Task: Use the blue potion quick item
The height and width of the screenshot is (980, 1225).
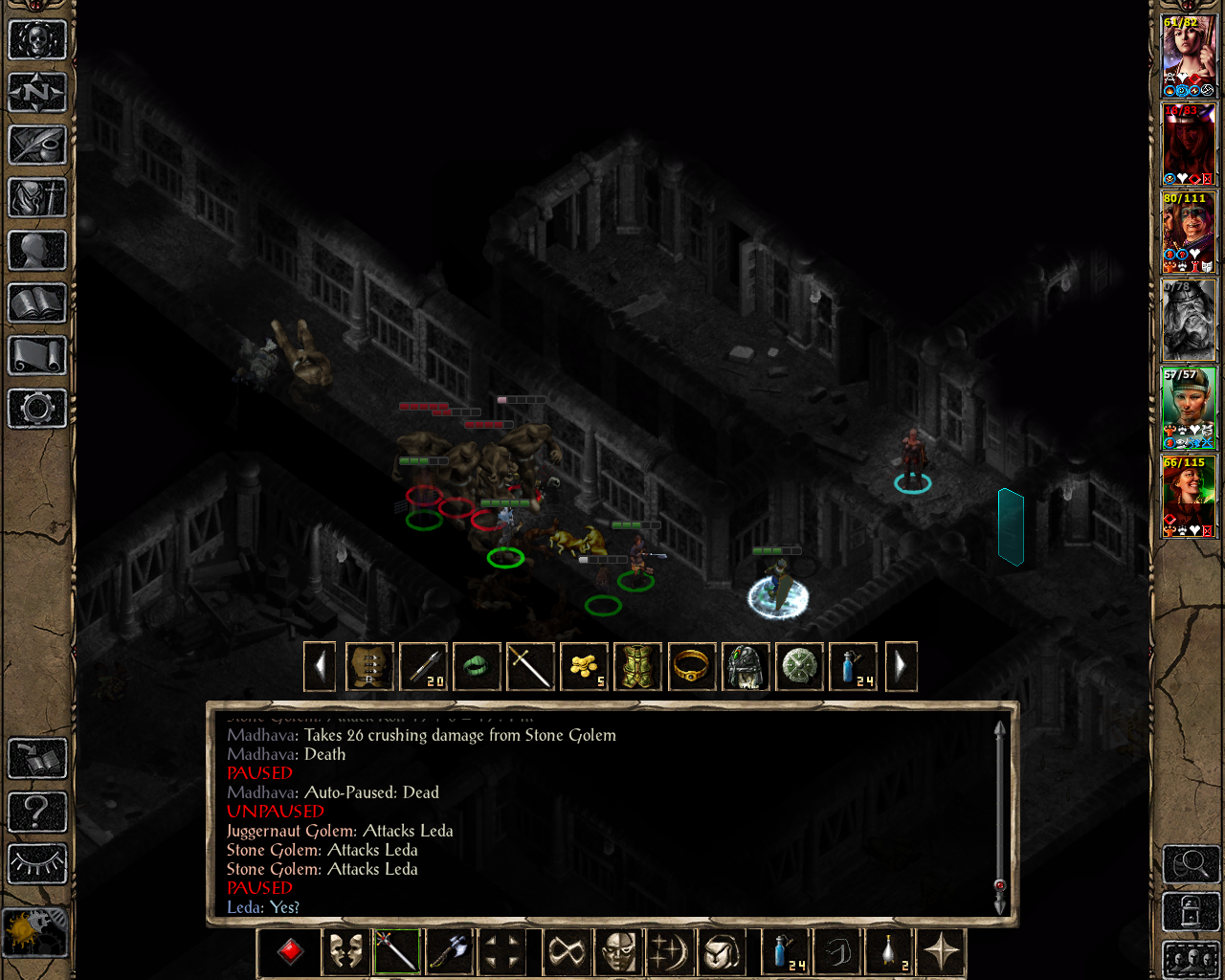Action: 784,952
